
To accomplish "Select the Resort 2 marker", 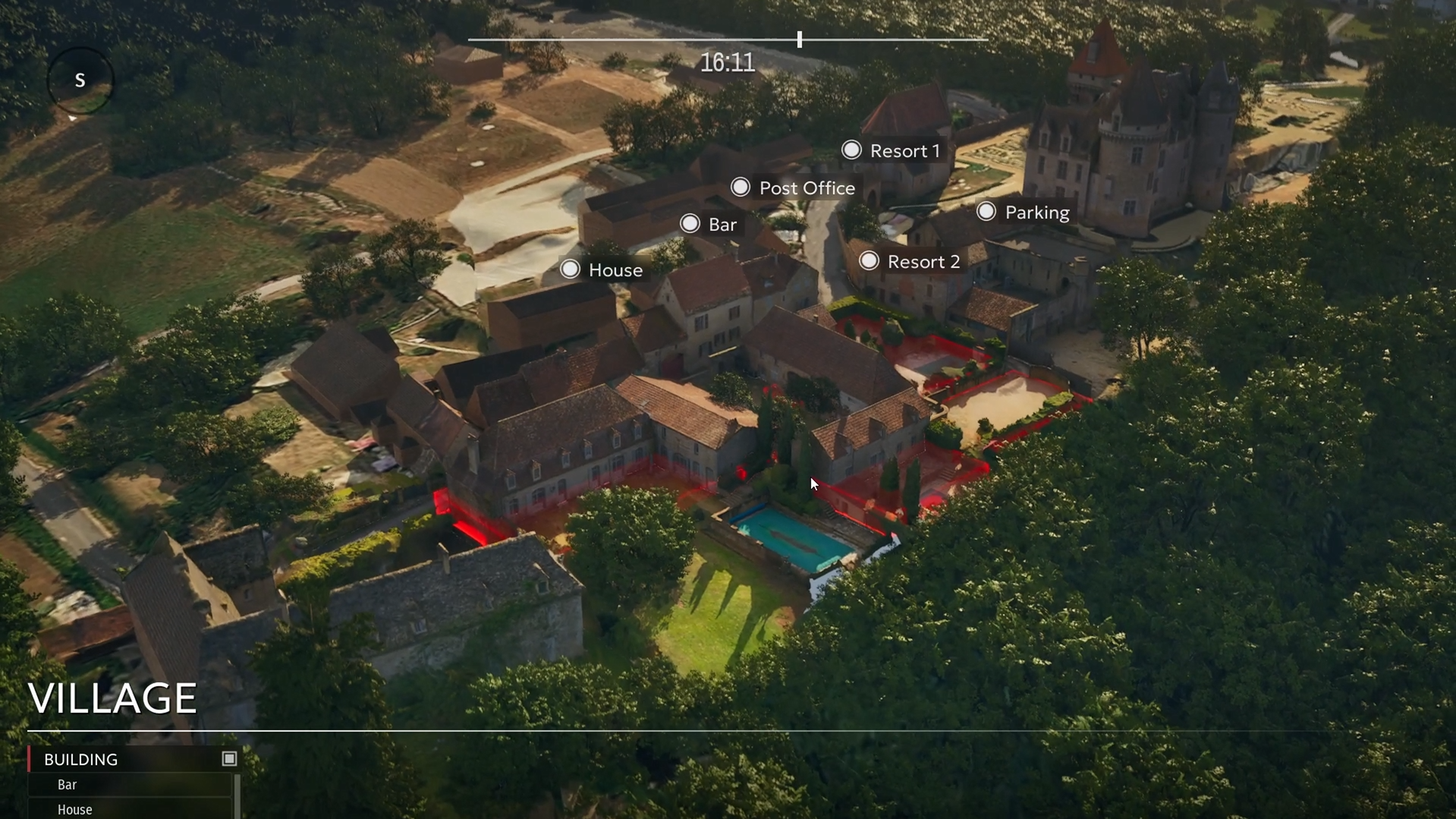I will [x=869, y=261].
